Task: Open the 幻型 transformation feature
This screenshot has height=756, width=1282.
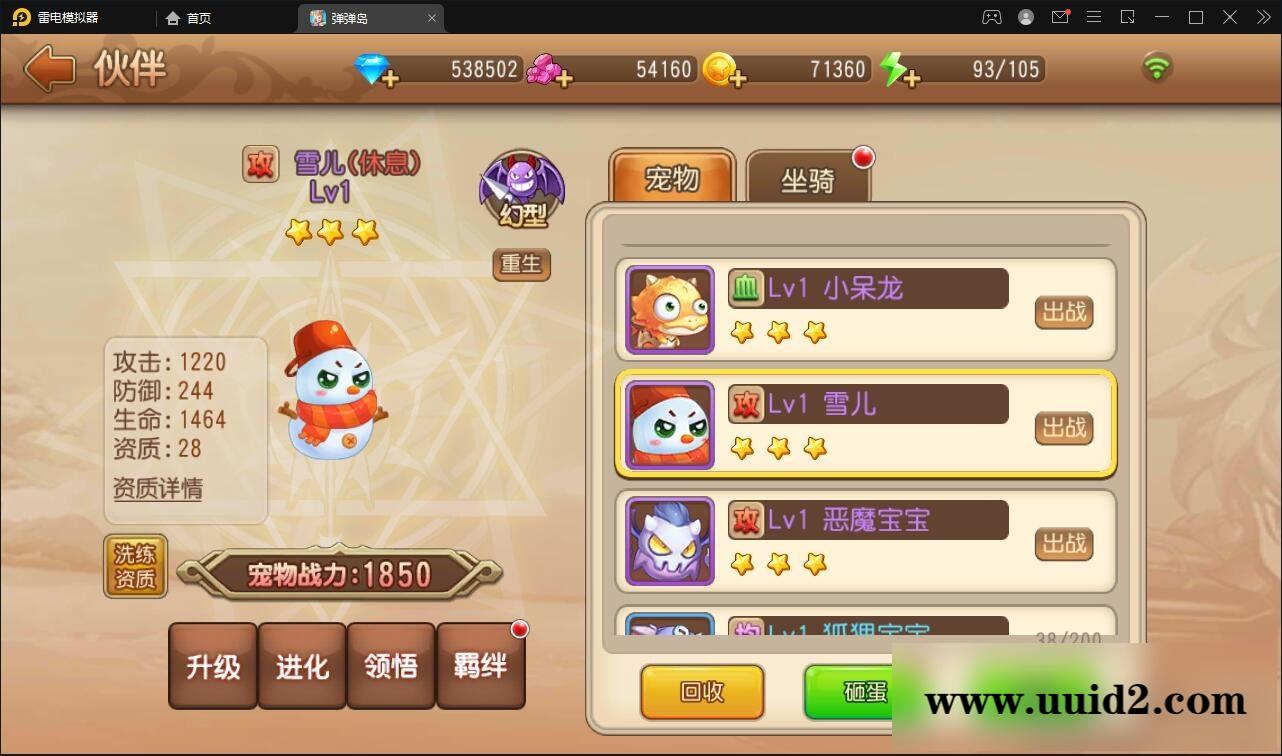Action: coord(523,188)
